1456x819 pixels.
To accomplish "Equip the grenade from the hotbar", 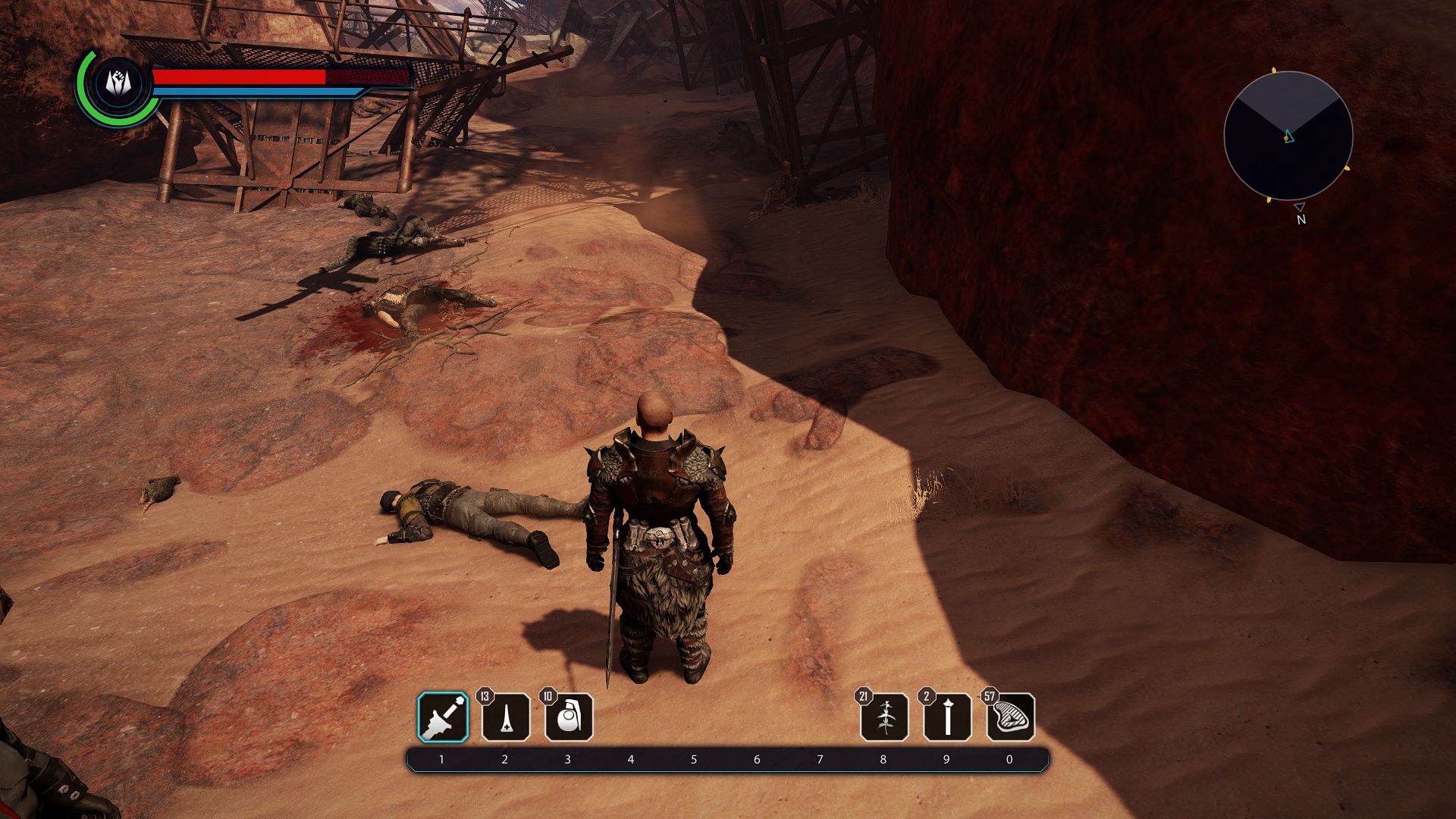I will click(x=569, y=717).
